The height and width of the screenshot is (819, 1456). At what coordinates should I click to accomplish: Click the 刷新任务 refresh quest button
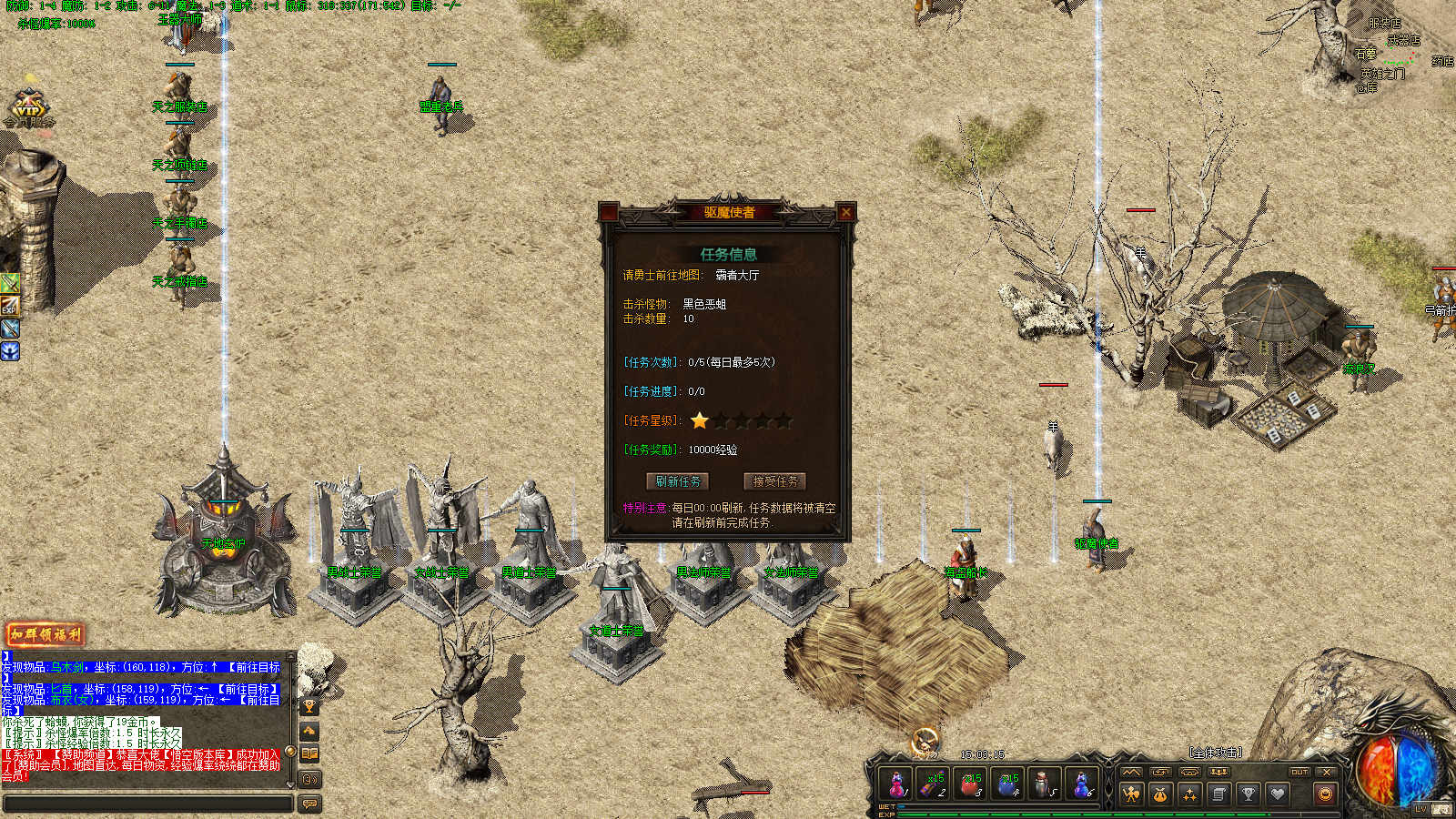pos(678,481)
